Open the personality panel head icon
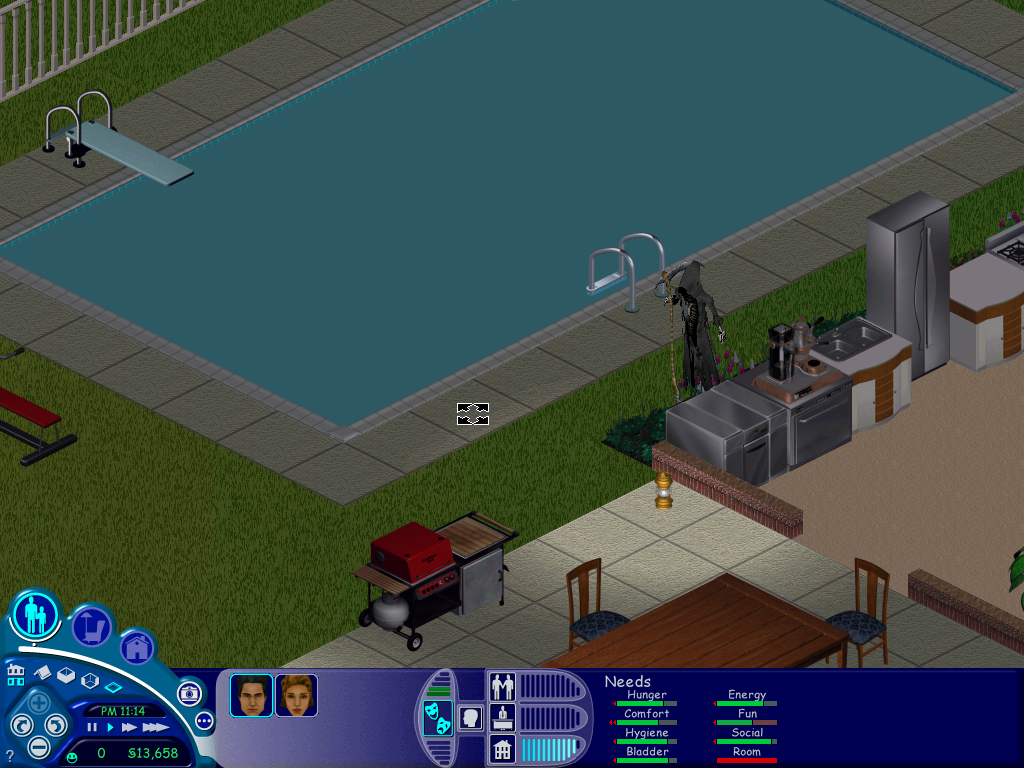The image size is (1024, 768). click(x=470, y=717)
